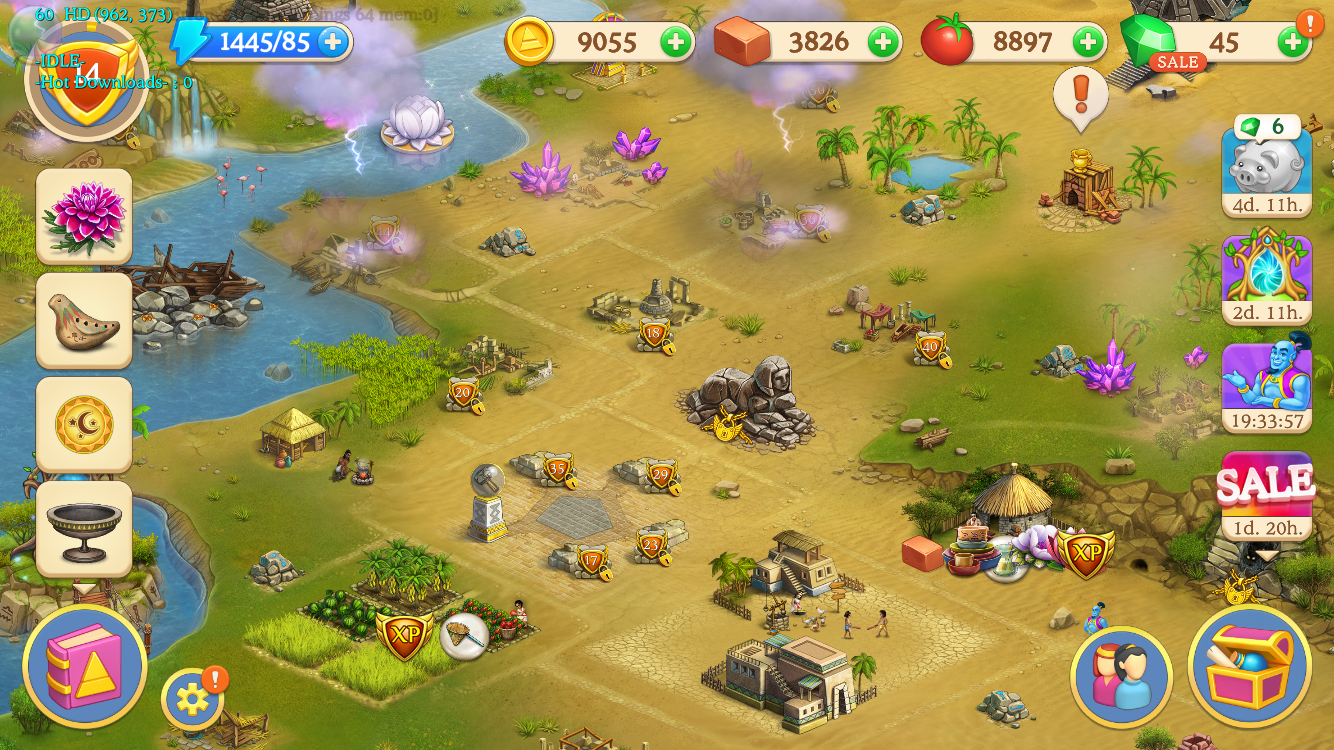Add more energy with the plus button
Image resolution: width=1334 pixels, height=750 pixels.
(x=333, y=42)
